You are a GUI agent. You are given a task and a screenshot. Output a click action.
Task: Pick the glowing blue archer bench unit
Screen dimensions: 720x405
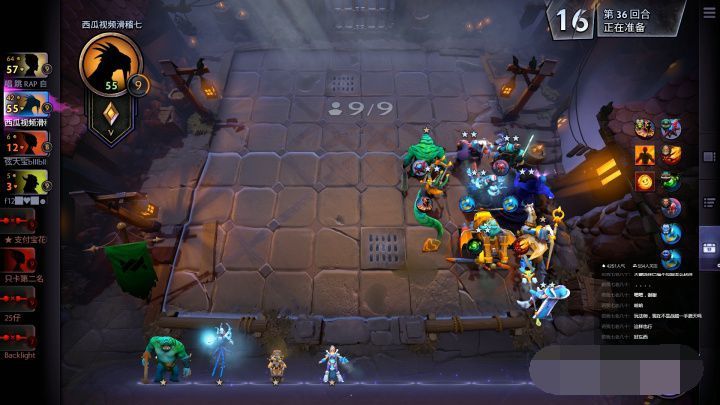coord(216,354)
